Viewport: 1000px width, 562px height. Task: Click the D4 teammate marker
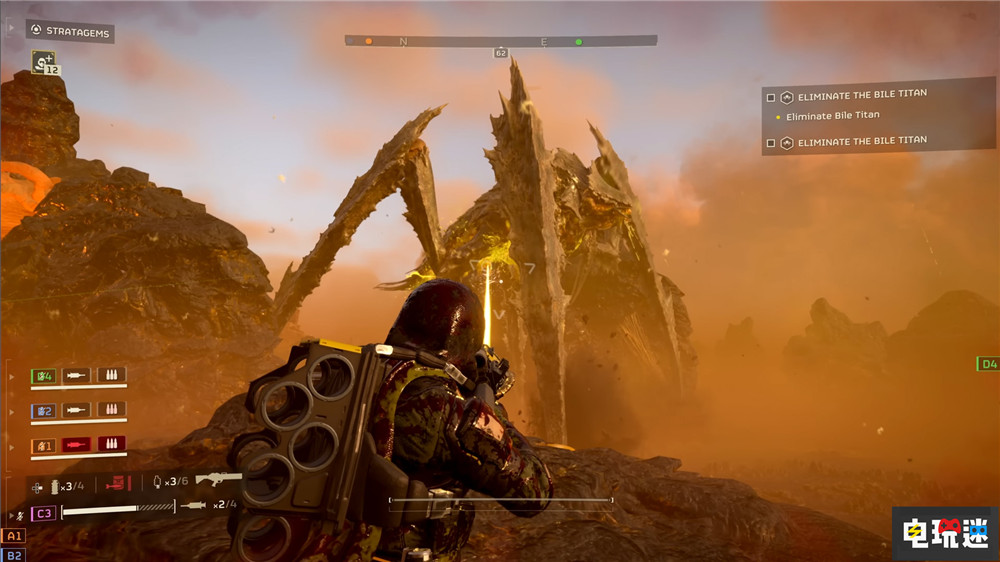pyautogui.click(x=988, y=364)
